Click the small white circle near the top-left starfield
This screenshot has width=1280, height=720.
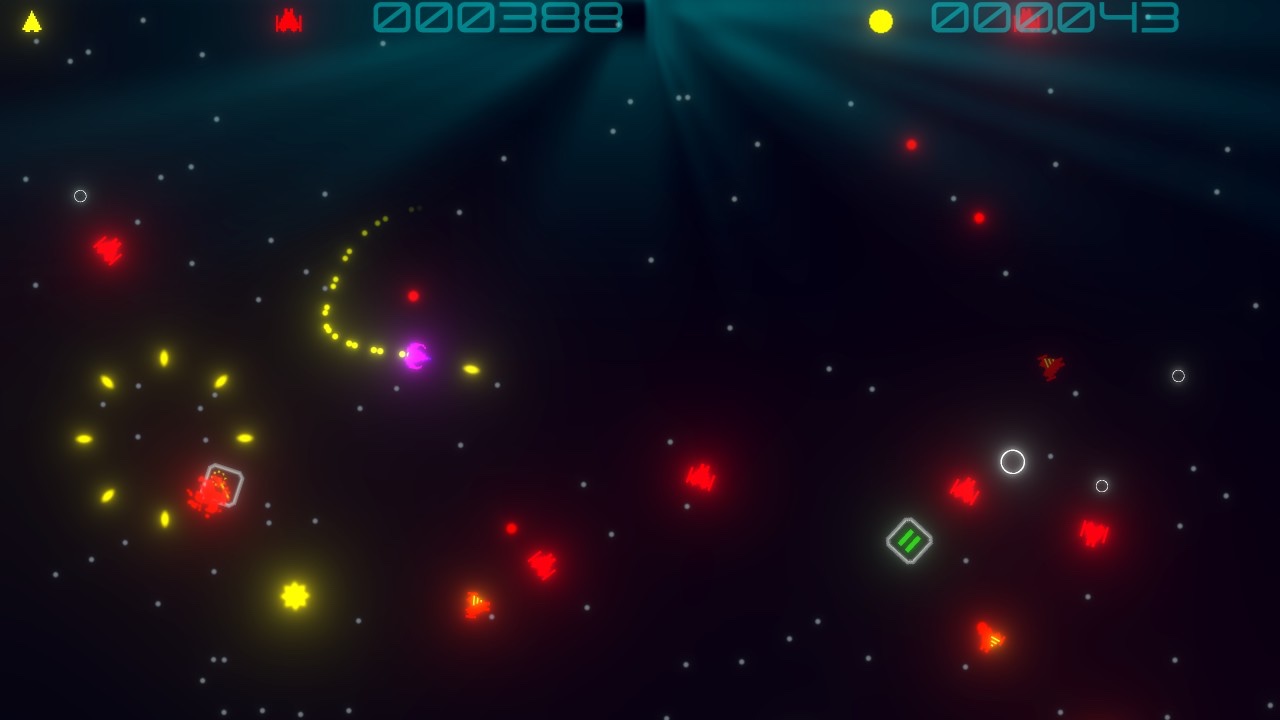click(80, 196)
